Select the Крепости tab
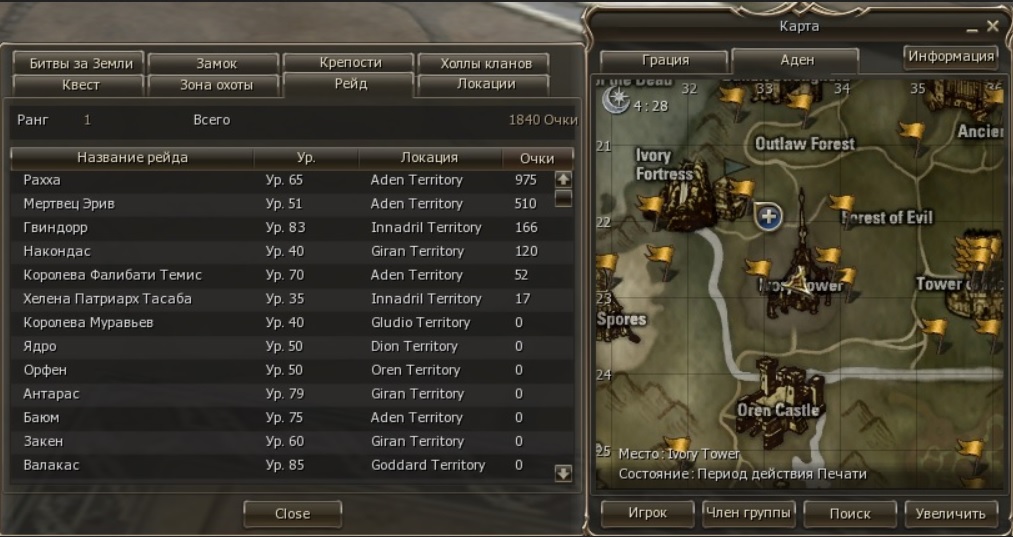Image resolution: width=1013 pixels, height=537 pixels. coord(350,62)
